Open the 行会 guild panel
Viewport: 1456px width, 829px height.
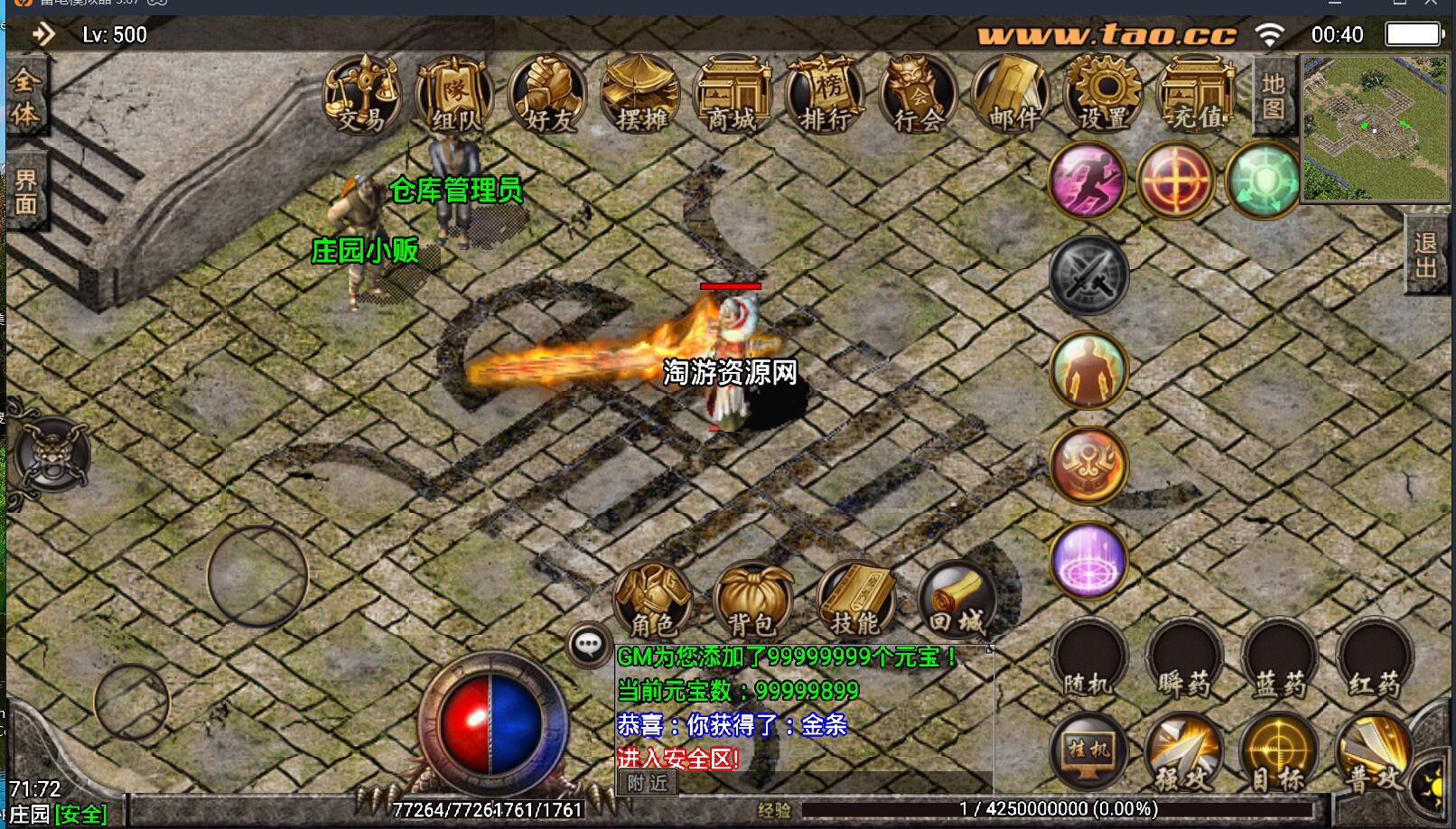tap(918, 96)
